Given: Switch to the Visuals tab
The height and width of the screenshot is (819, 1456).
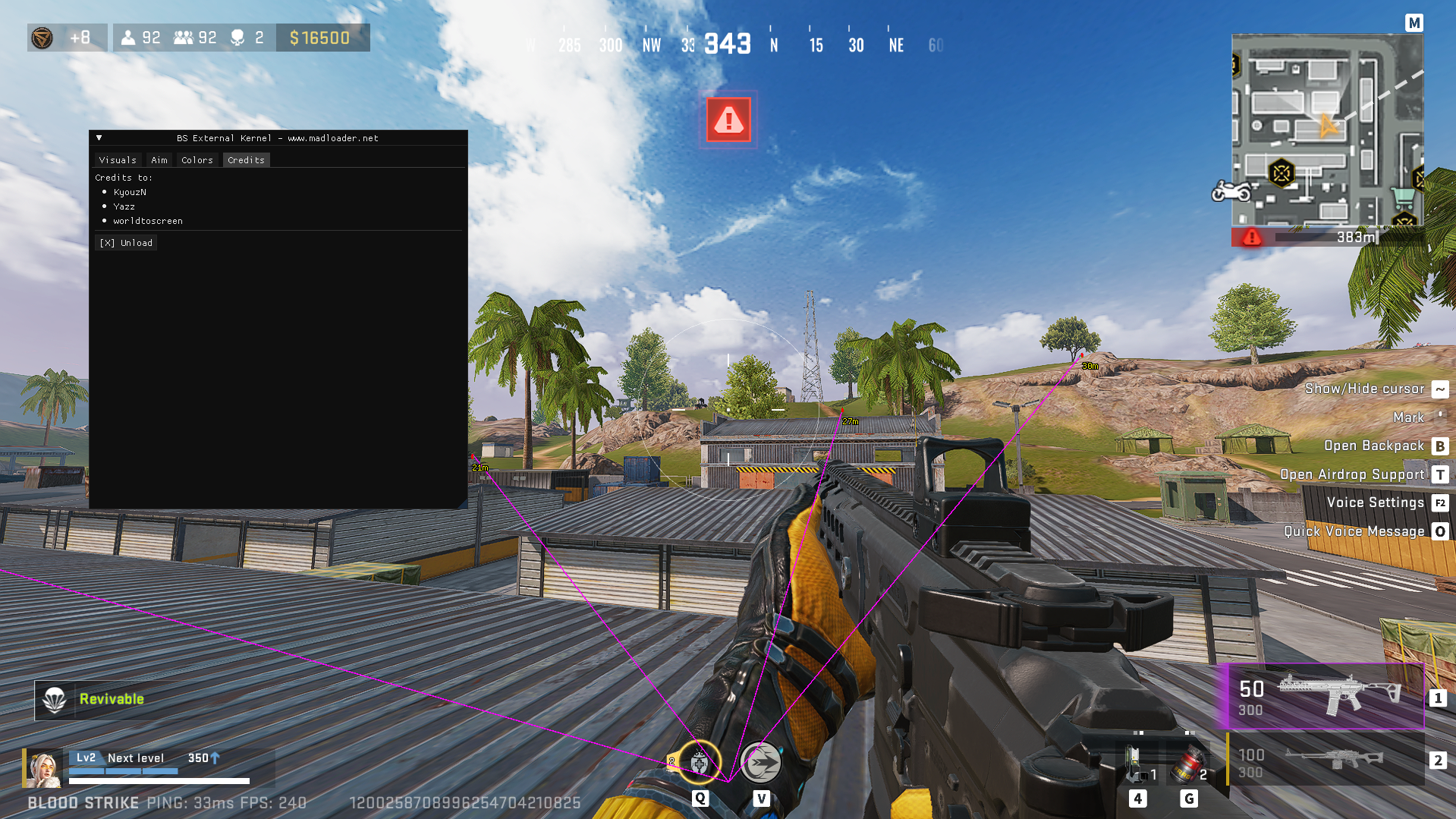Looking at the screenshot, I should point(118,159).
